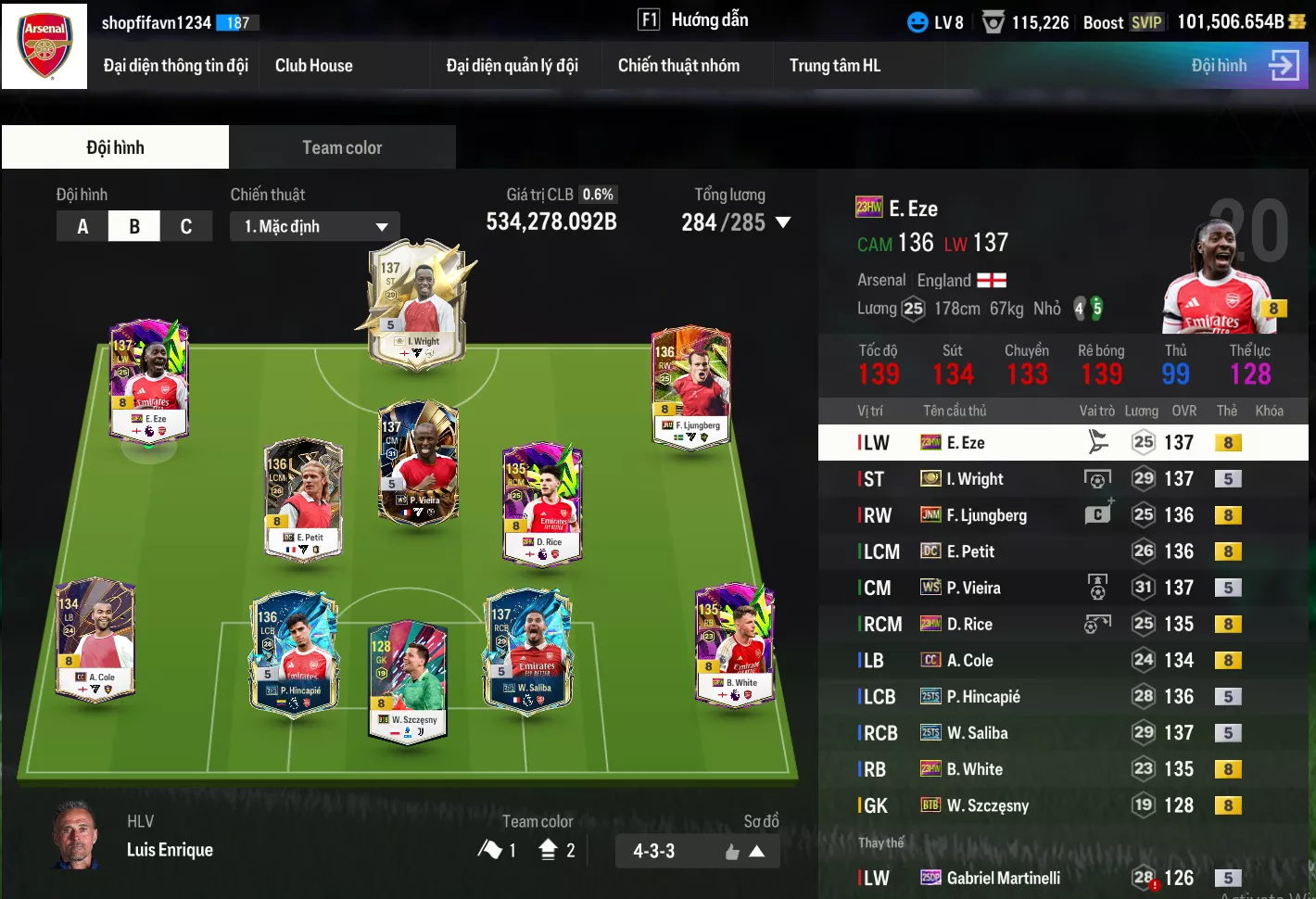1316x899 pixels.
Task: Select the W. Szczęsny goalkeeper card
Action: [408, 681]
